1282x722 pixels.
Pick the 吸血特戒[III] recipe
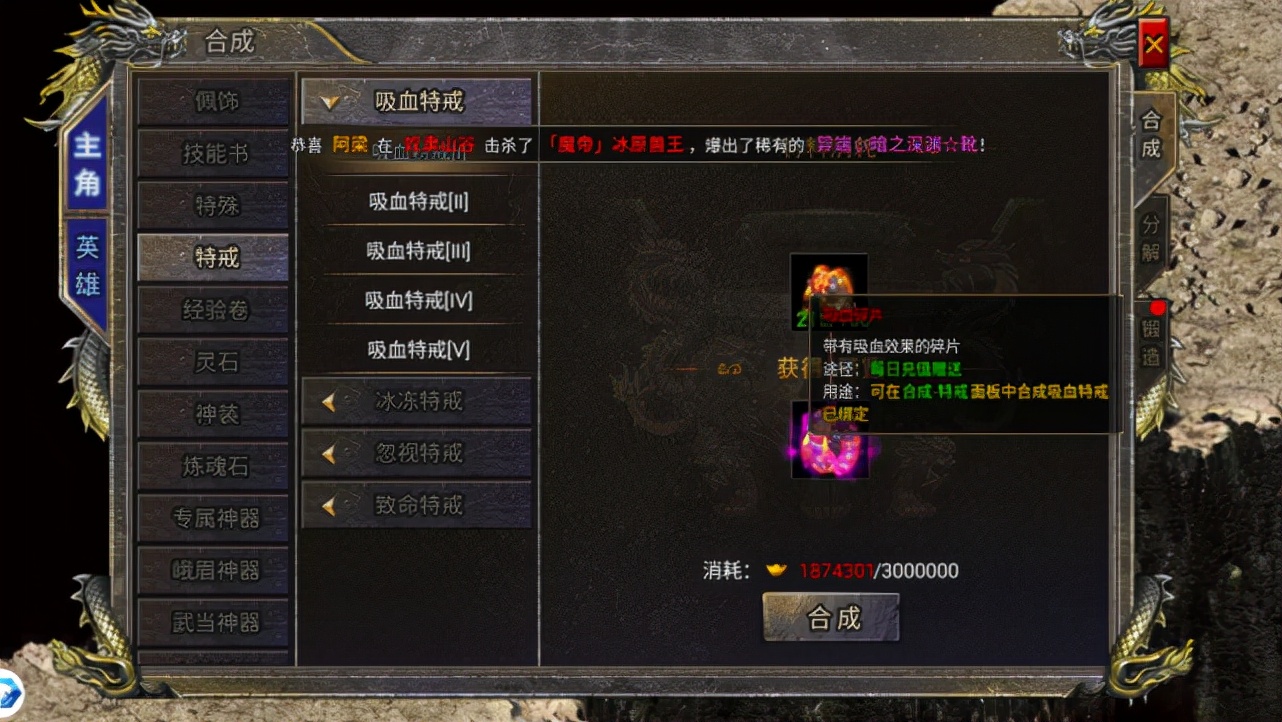pos(417,251)
